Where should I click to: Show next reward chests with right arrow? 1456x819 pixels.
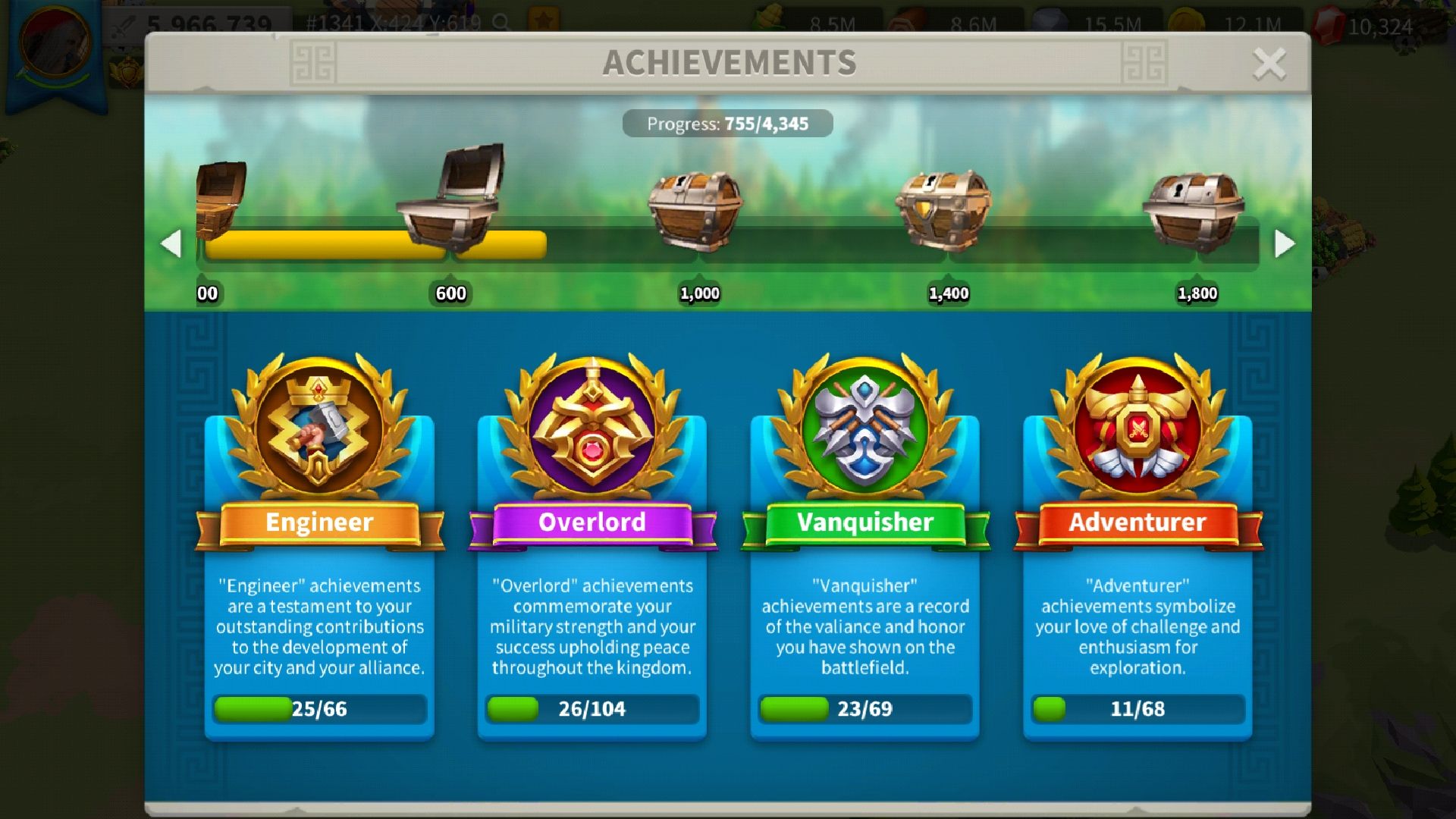point(1284,243)
